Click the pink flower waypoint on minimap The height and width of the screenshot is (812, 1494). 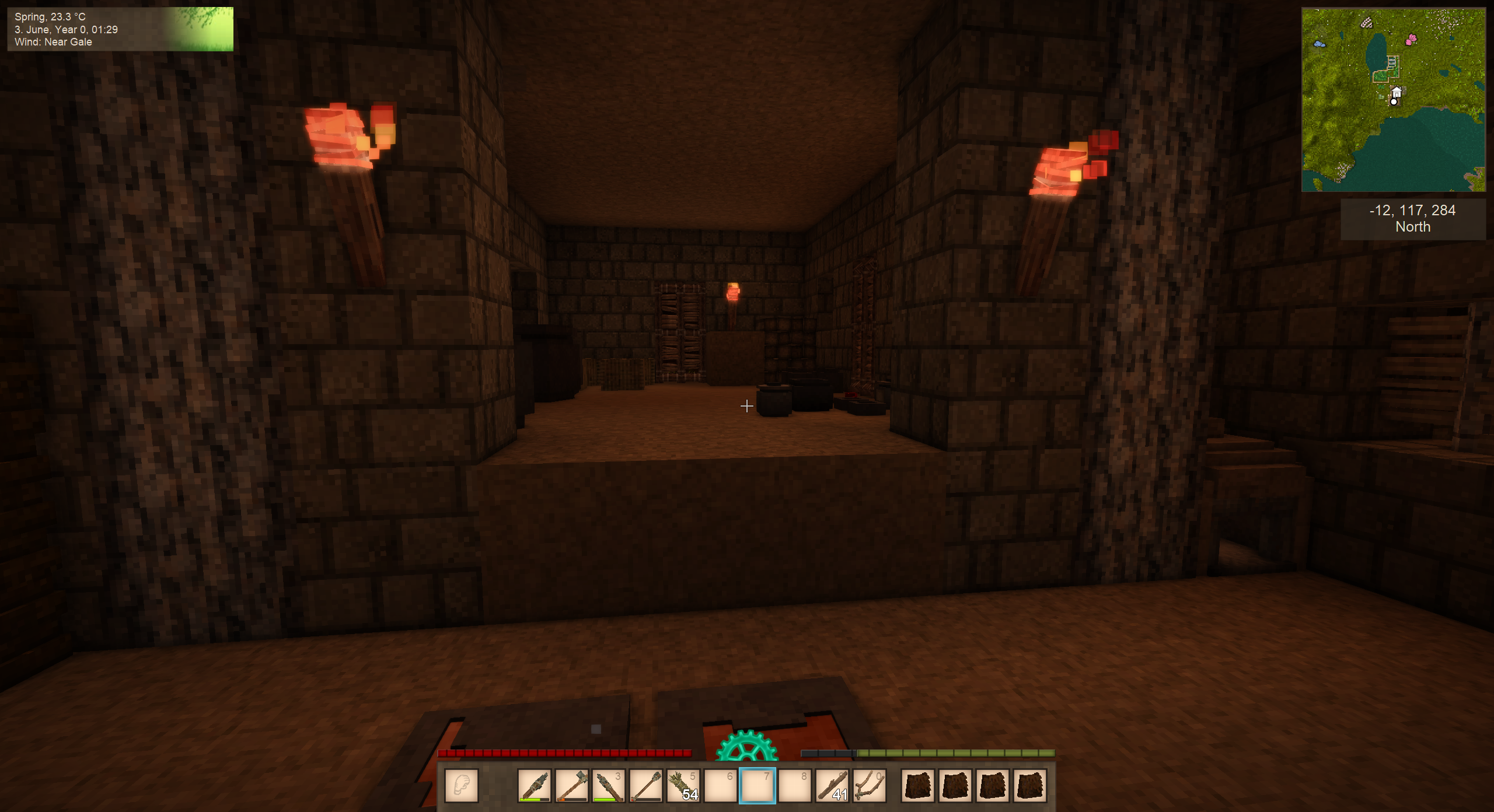click(x=1411, y=40)
